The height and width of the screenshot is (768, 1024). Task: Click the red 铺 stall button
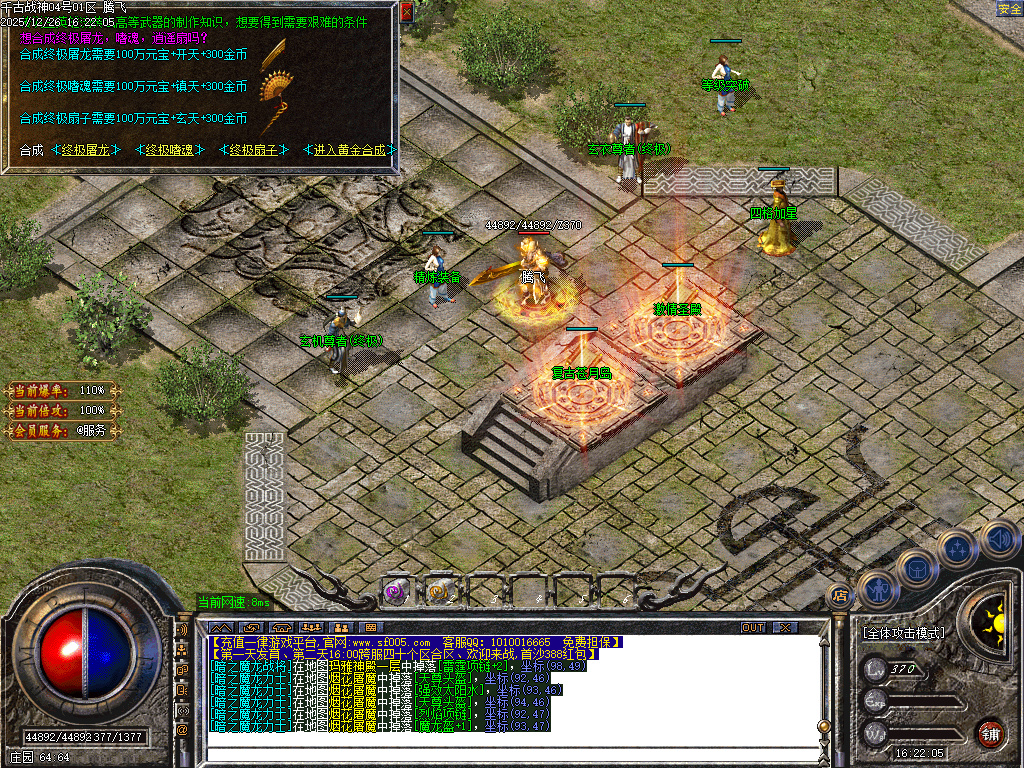point(991,733)
